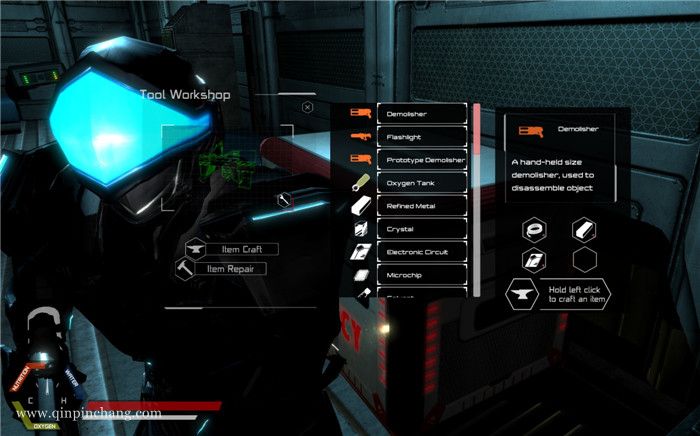Select the electronic circuit ingredient hexagon

[x=534, y=260]
